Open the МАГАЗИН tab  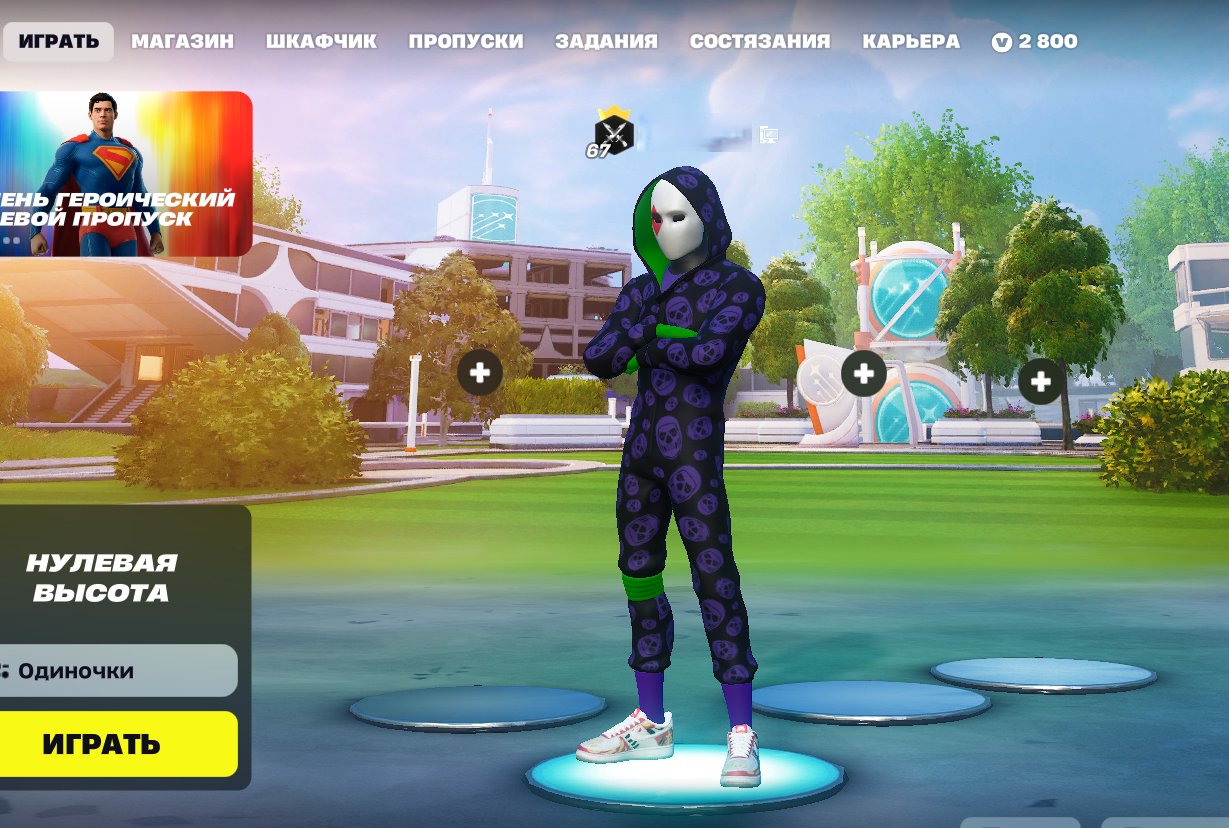[x=182, y=42]
